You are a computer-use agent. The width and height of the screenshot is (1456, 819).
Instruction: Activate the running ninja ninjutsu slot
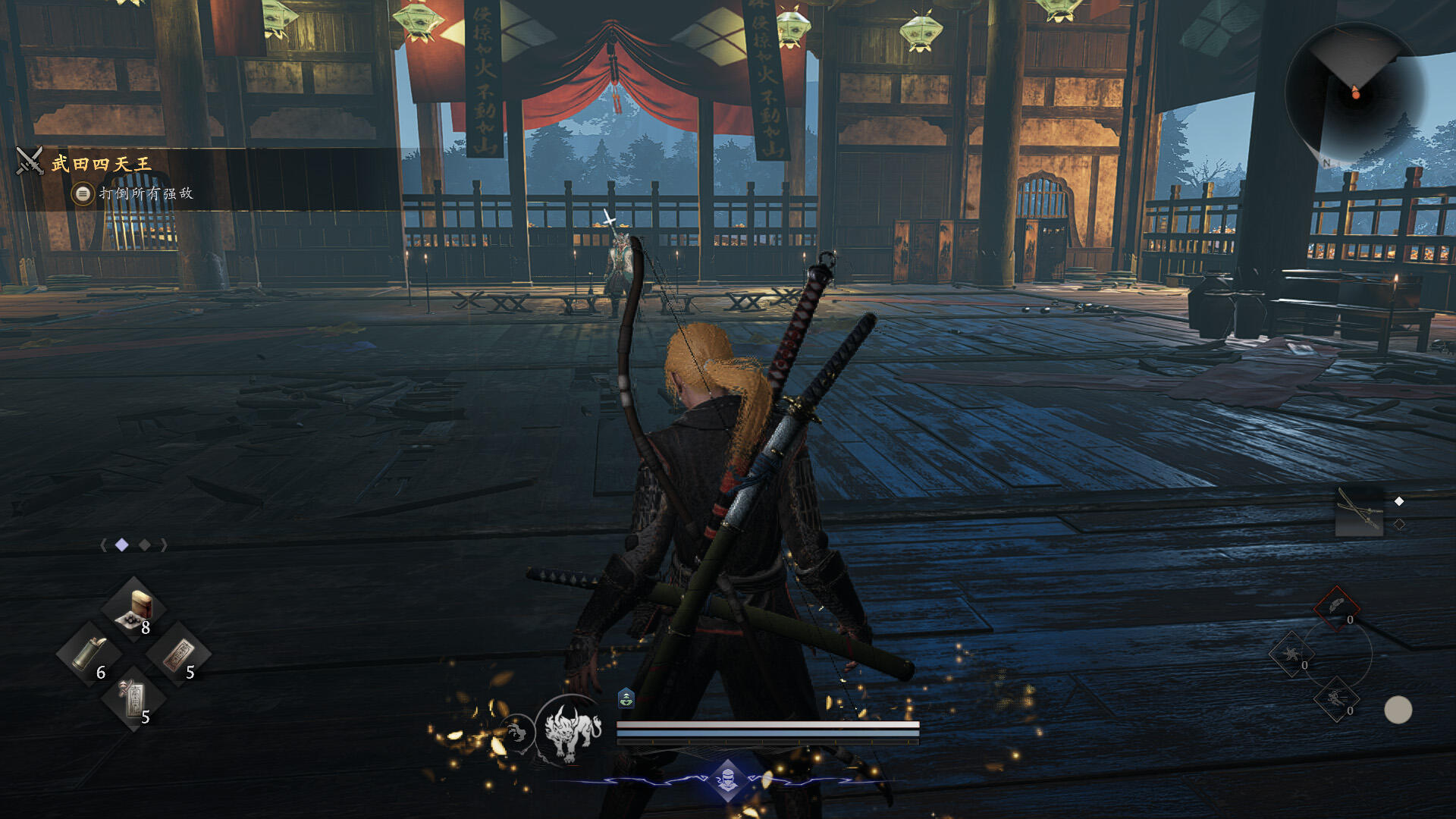point(1336,699)
